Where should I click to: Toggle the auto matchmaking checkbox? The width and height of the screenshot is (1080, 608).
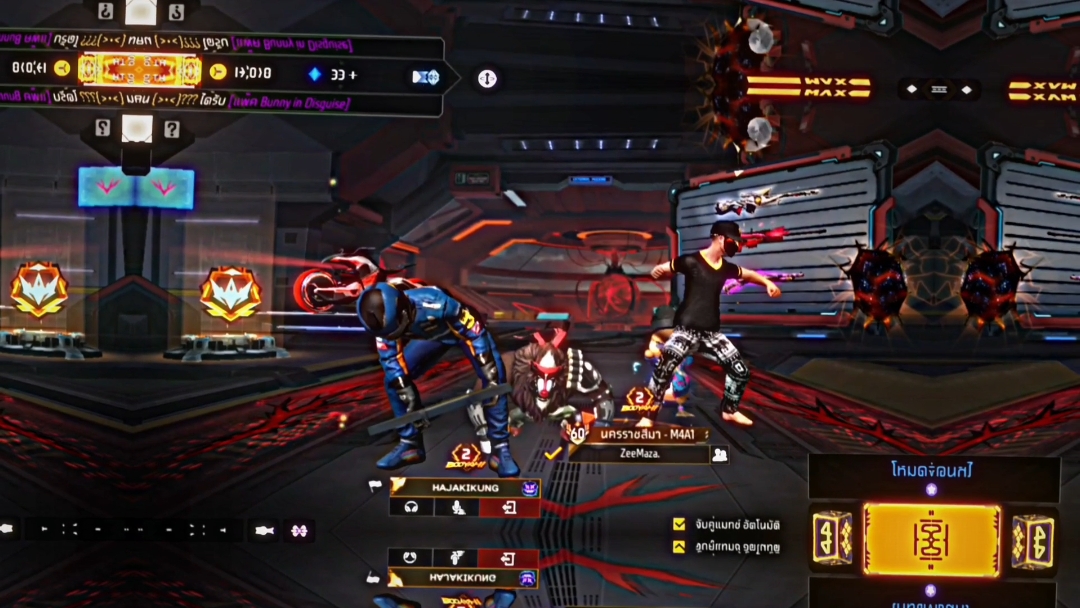click(680, 524)
